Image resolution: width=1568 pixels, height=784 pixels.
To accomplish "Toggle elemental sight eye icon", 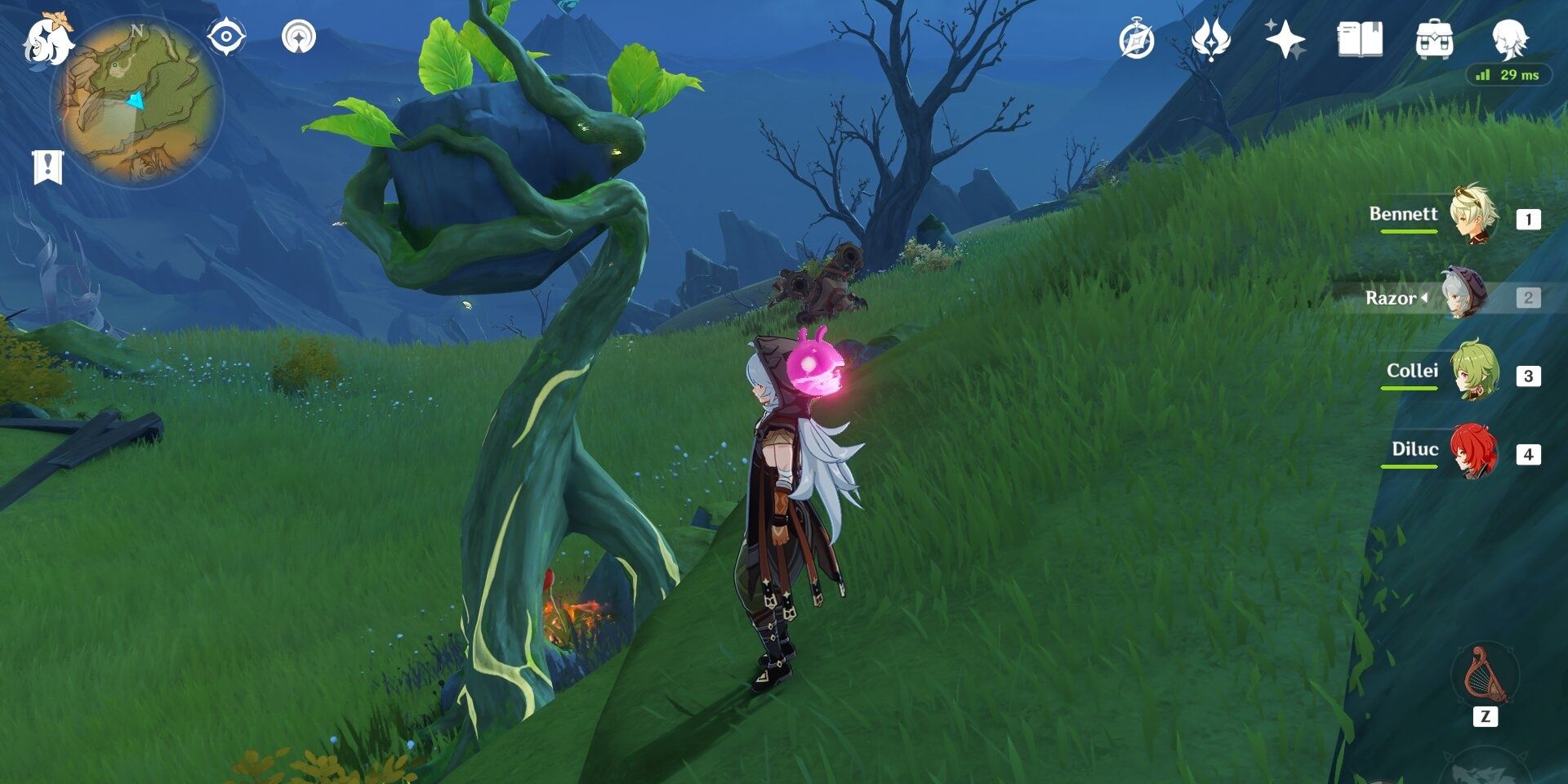I will [225, 38].
